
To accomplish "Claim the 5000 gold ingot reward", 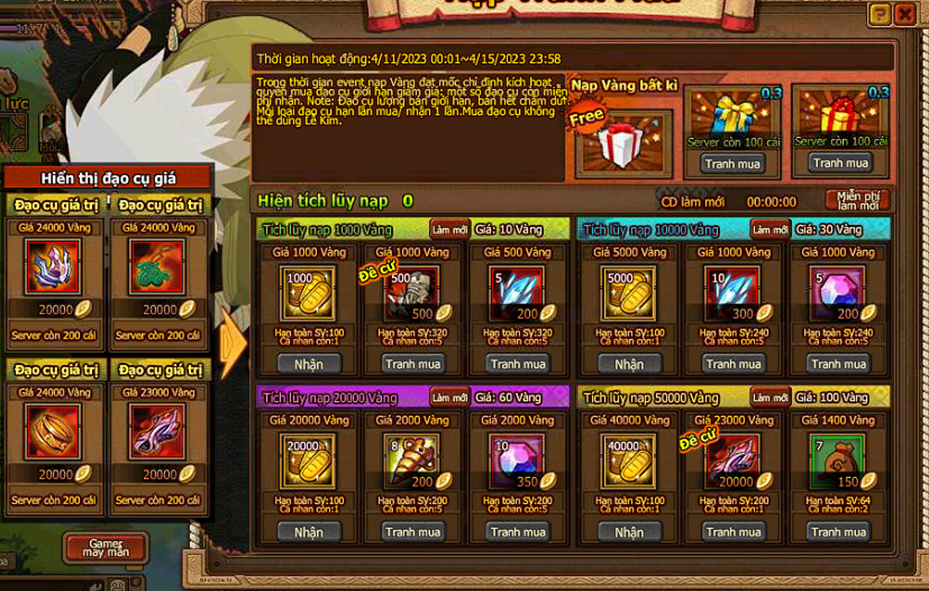I will [629, 364].
